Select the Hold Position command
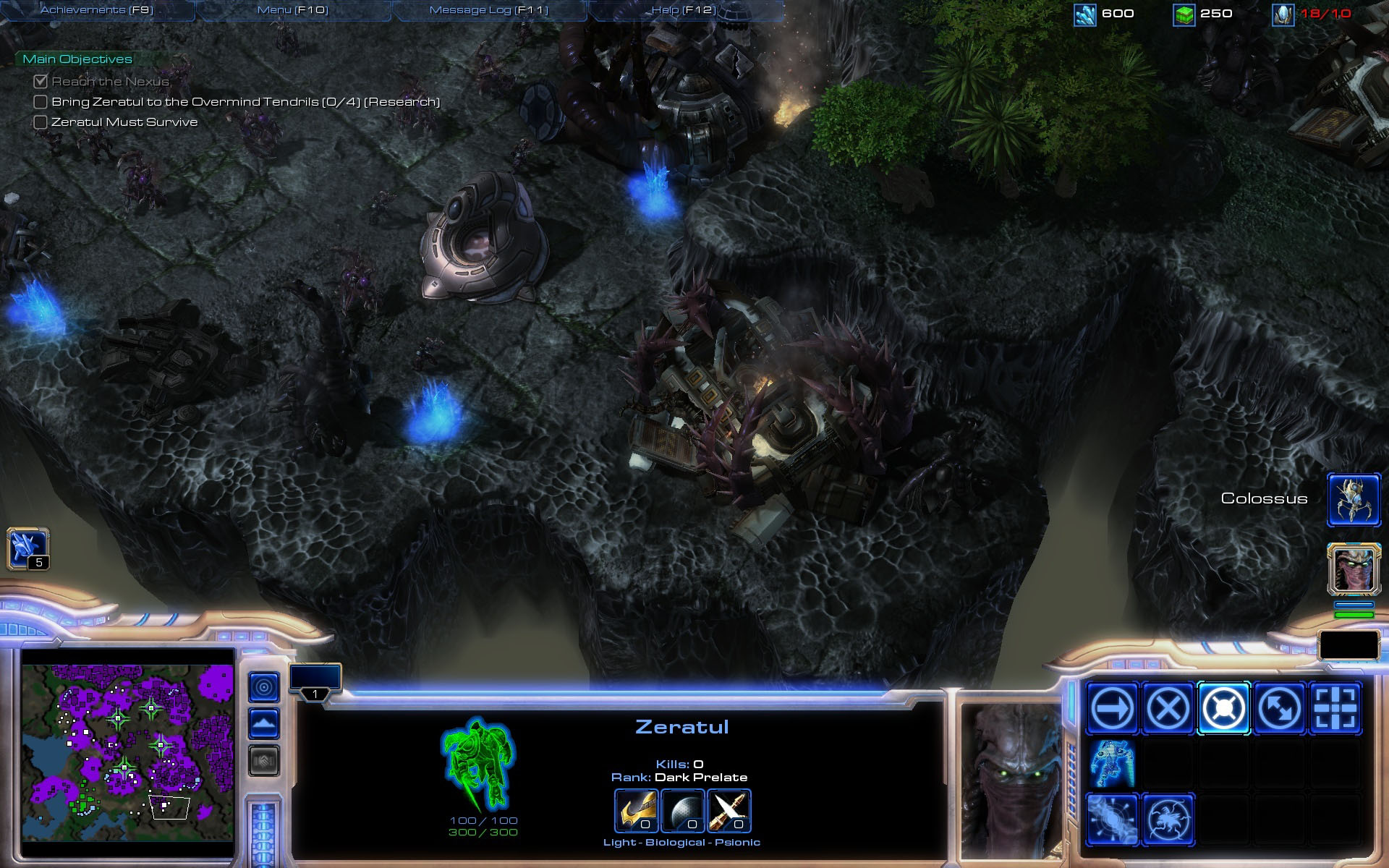Image resolution: width=1389 pixels, height=868 pixels. coord(1223,707)
